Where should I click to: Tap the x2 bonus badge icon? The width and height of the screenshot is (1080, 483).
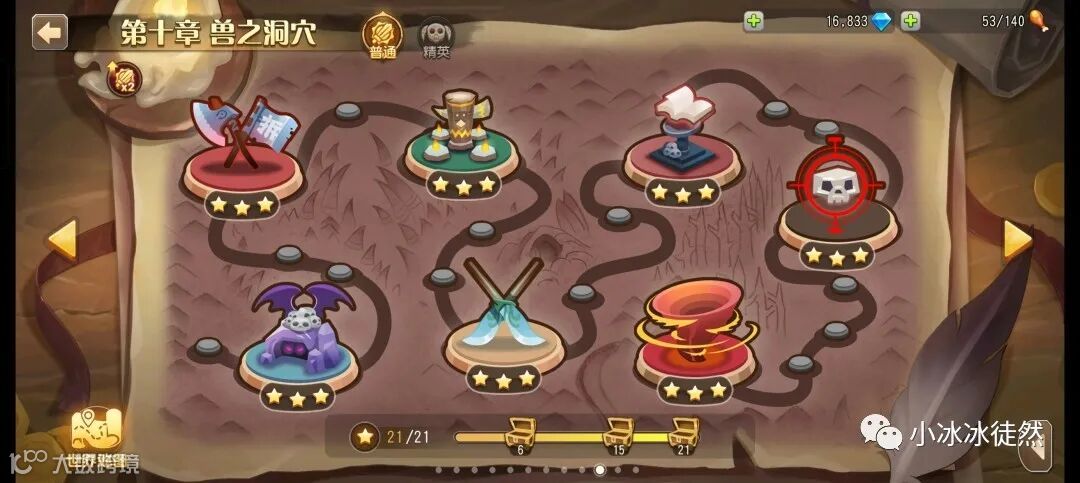tap(125, 80)
